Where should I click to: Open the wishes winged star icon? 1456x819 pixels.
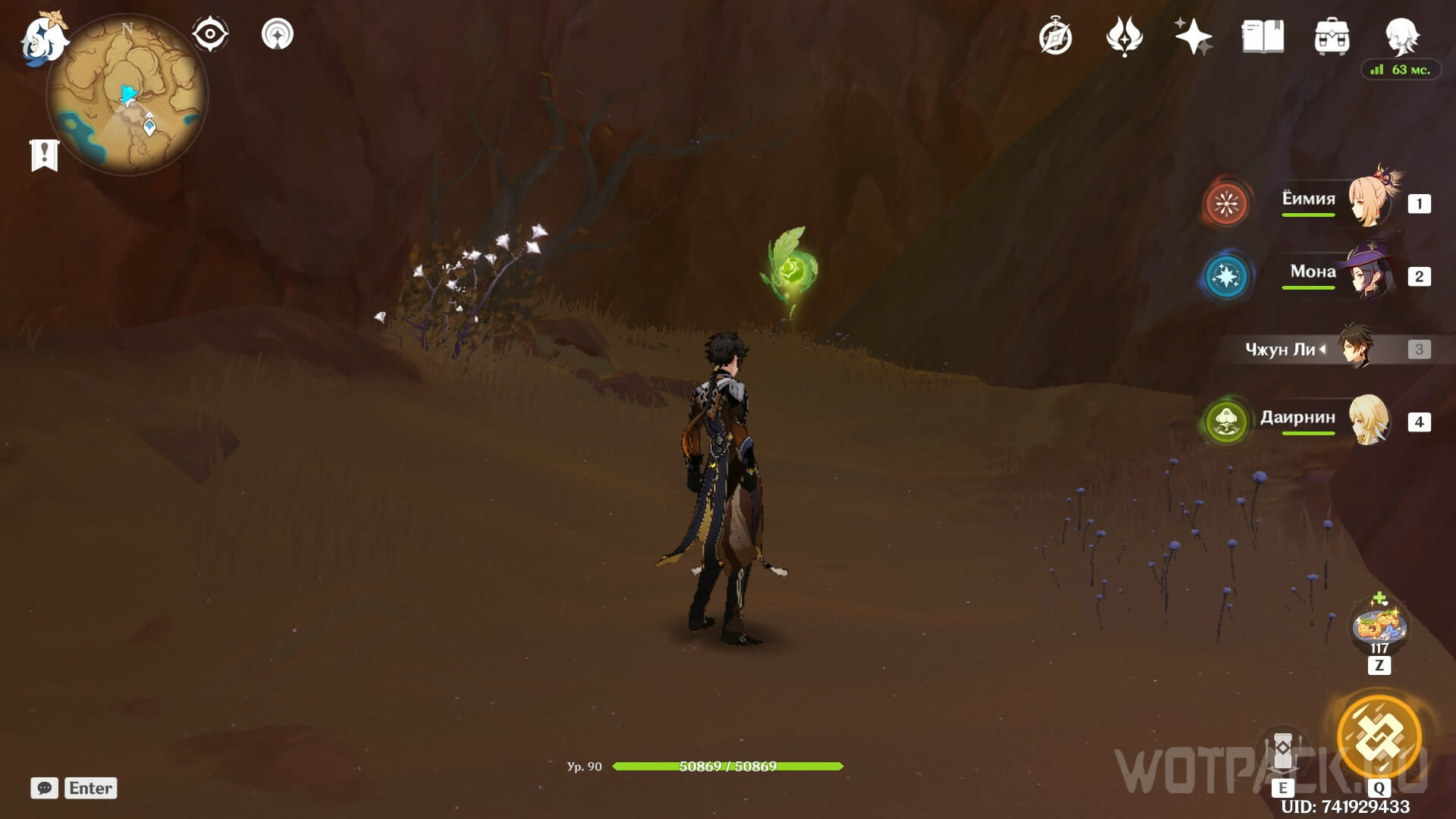pos(1124,36)
